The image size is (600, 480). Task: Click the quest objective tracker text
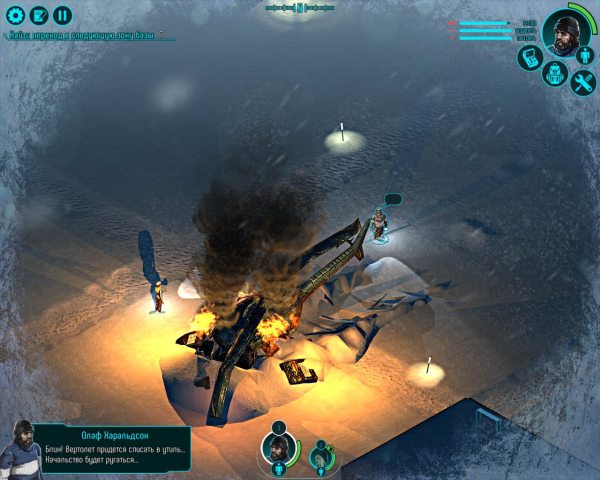coord(88,35)
